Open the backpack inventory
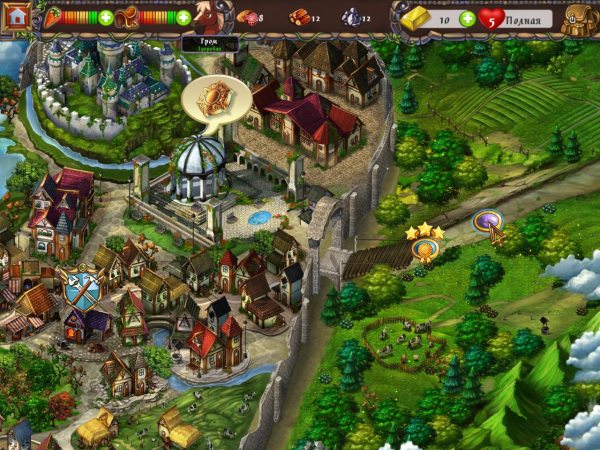Screen dimensions: 600x450 coord(580,18)
